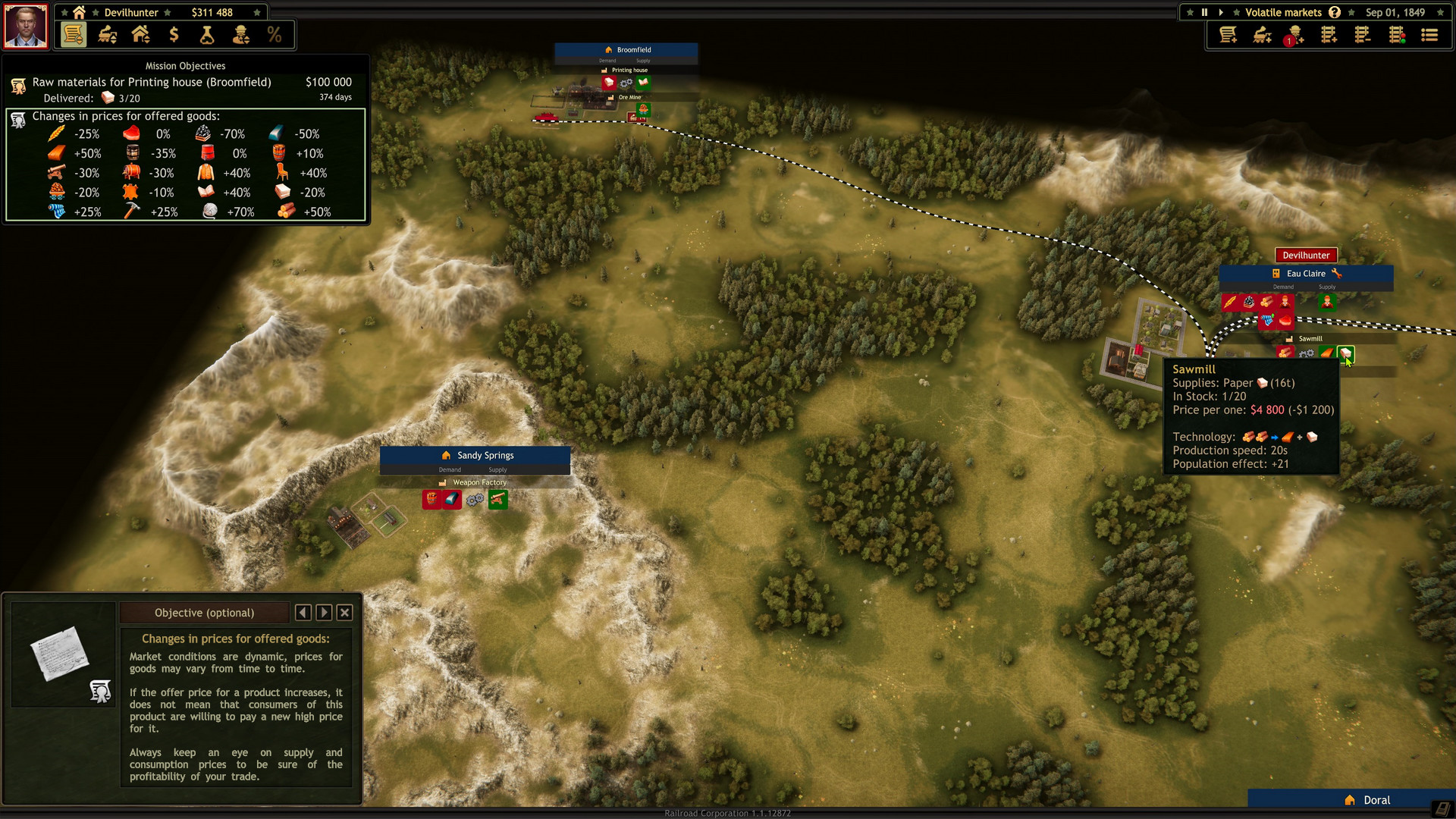This screenshot has width=1456, height=819.
Task: Advance to next optional objective page
Action: 324,612
